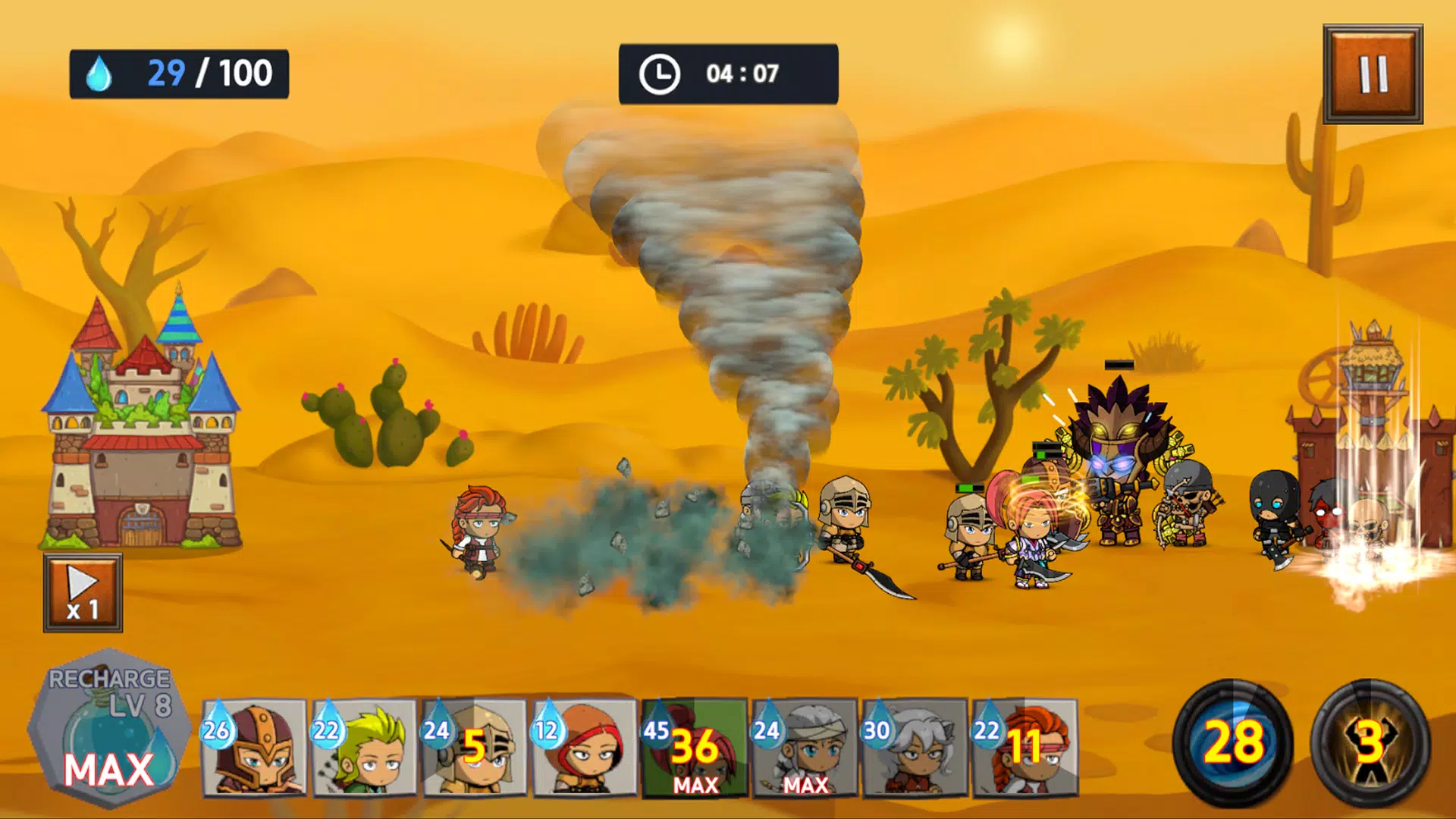Activate the blue tornado skill
The image size is (1456, 819).
click(1233, 742)
